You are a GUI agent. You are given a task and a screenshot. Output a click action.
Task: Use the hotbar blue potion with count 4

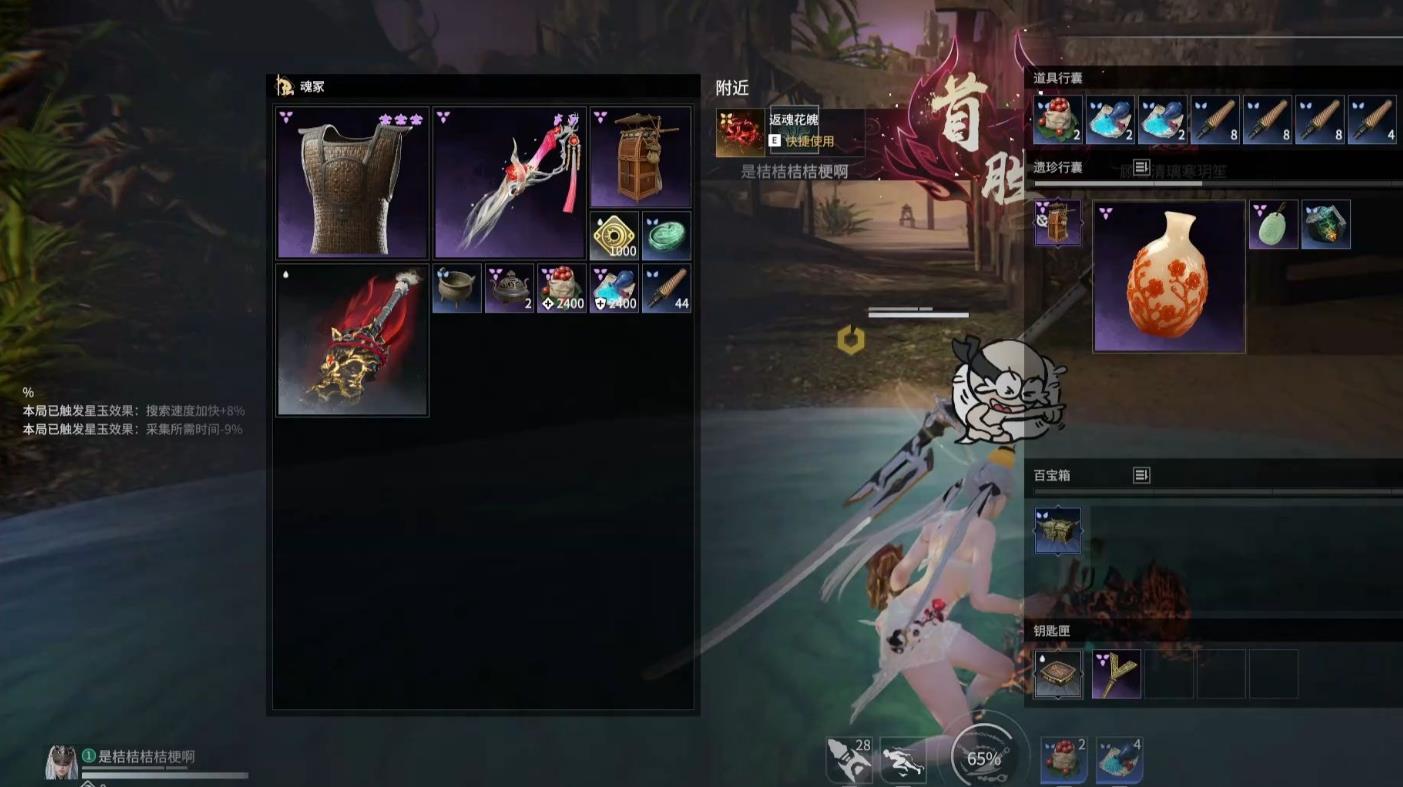pos(1119,761)
